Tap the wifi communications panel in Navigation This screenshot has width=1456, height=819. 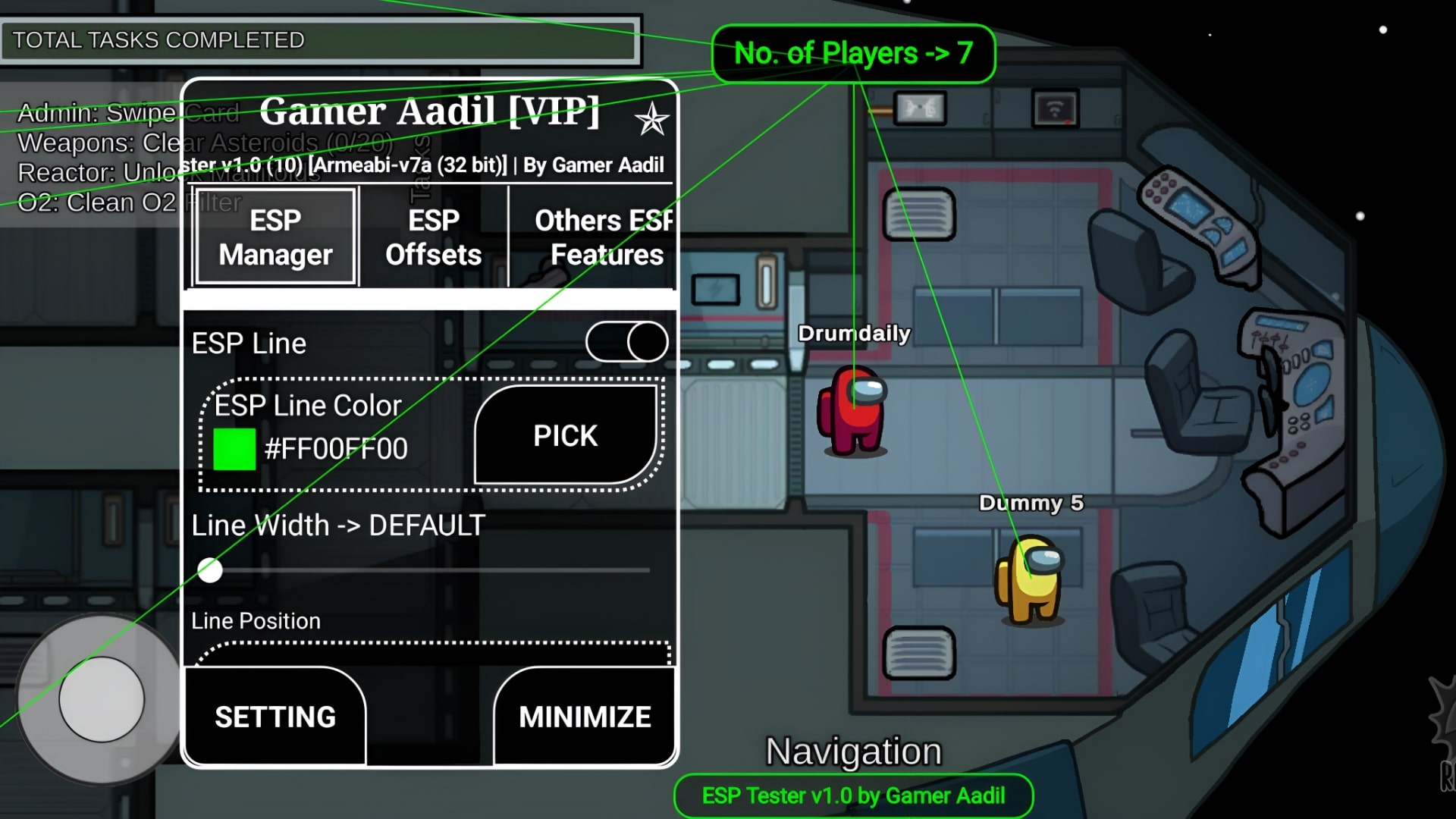(1054, 108)
